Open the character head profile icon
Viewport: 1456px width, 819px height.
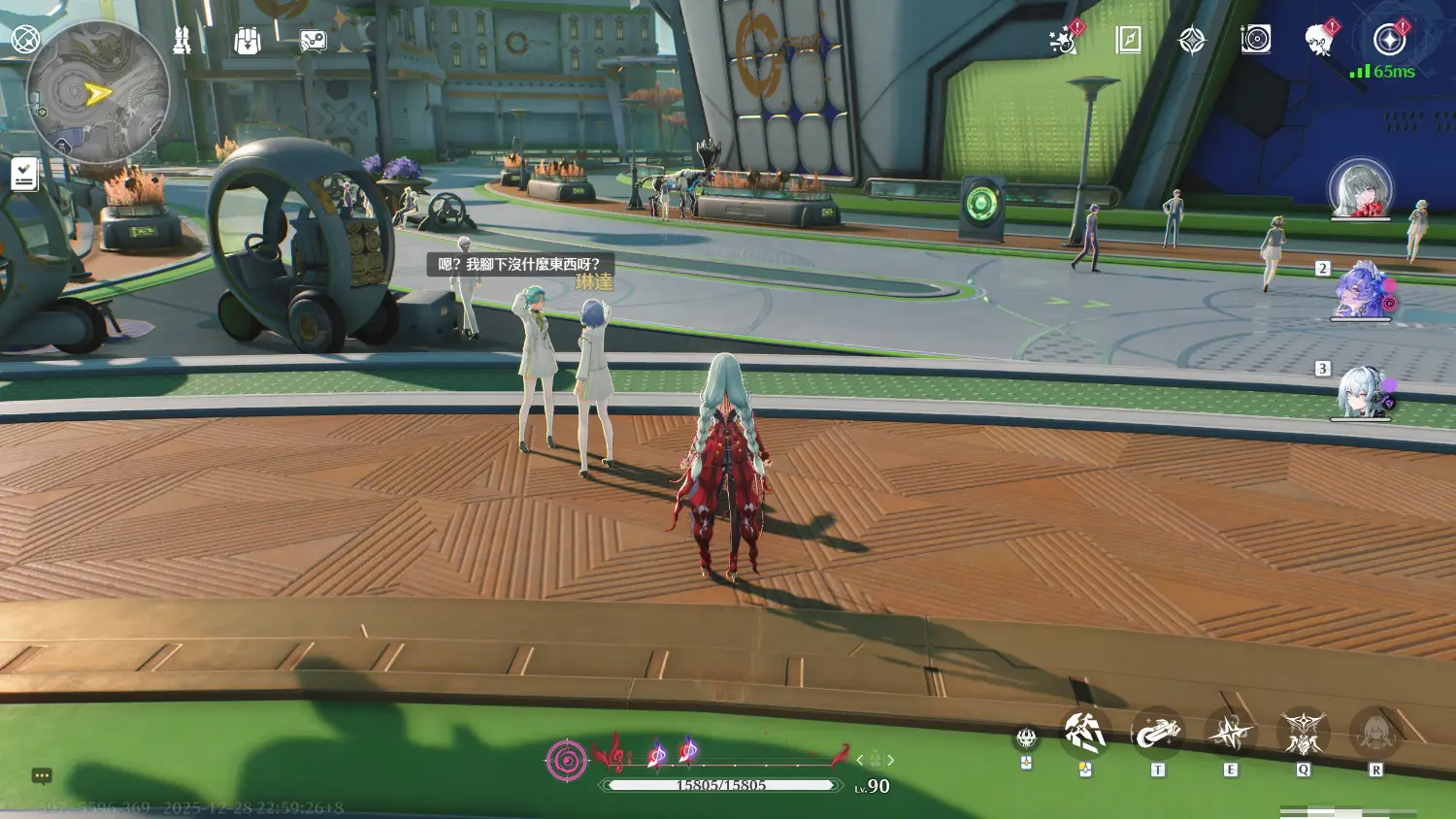pyautogui.click(x=1318, y=41)
